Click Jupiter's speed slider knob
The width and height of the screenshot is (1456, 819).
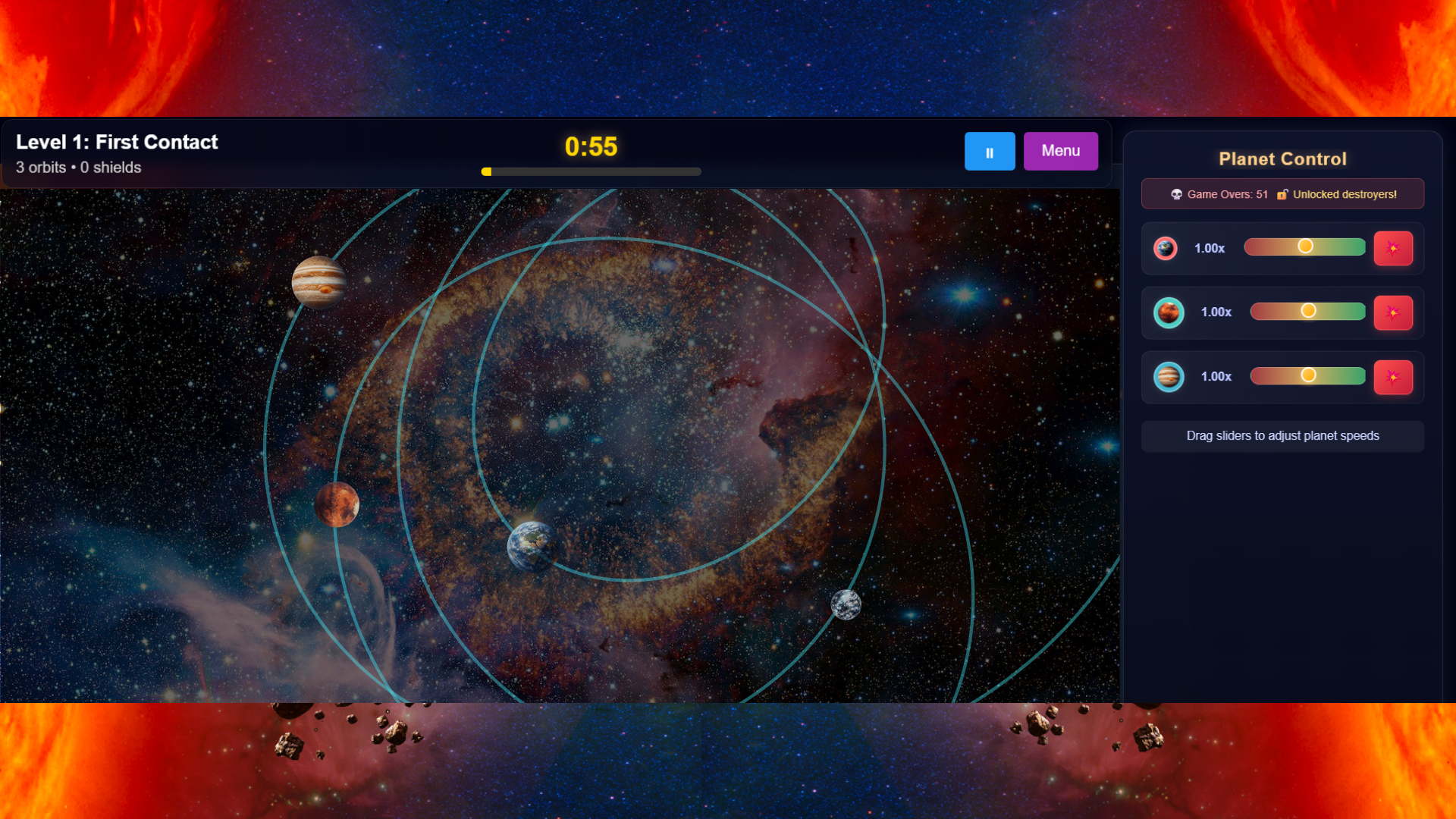click(1307, 375)
